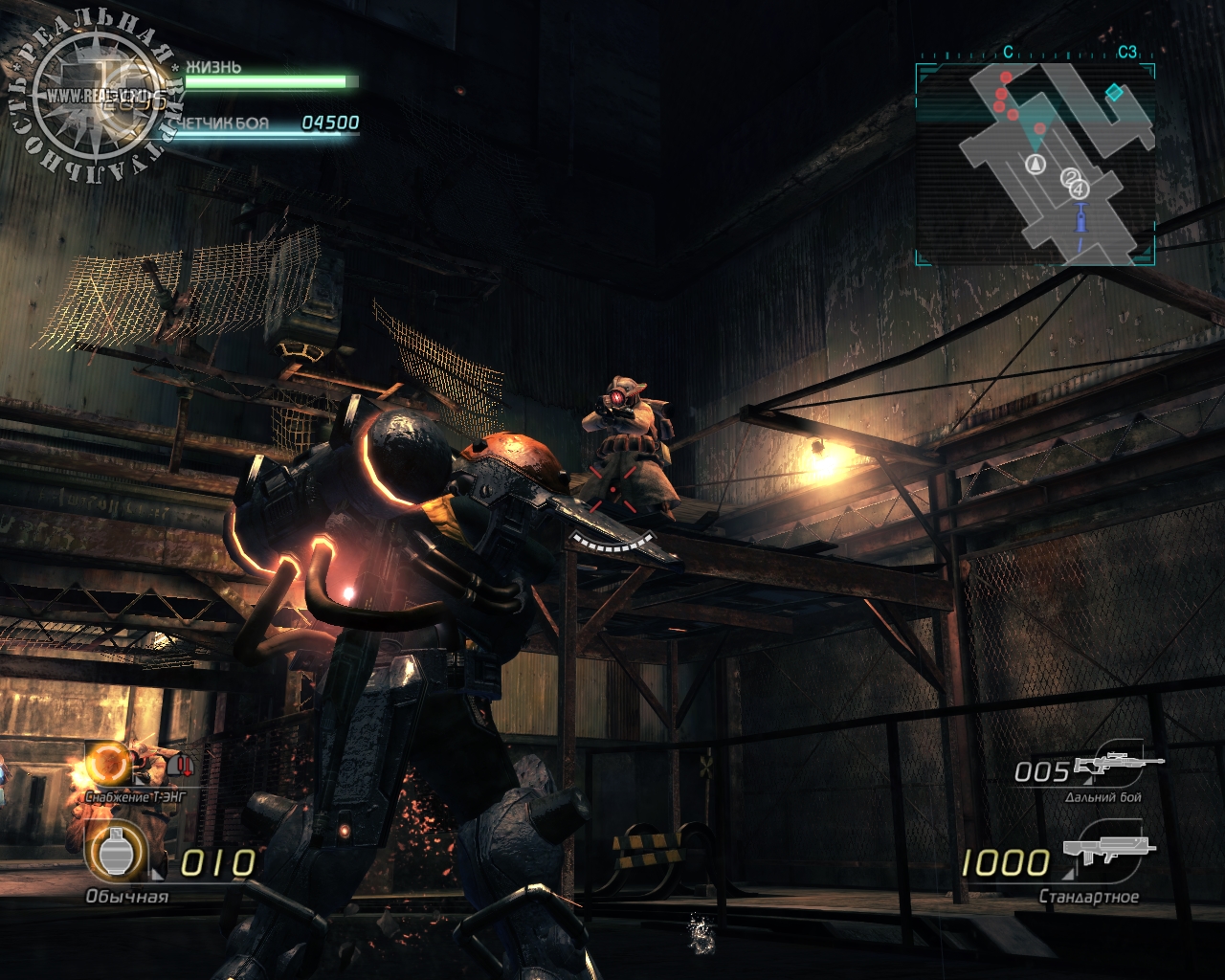Viewport: 1225px width, 980px height.
Task: Select the long-range sniper rifle weapon
Action: [1119, 764]
